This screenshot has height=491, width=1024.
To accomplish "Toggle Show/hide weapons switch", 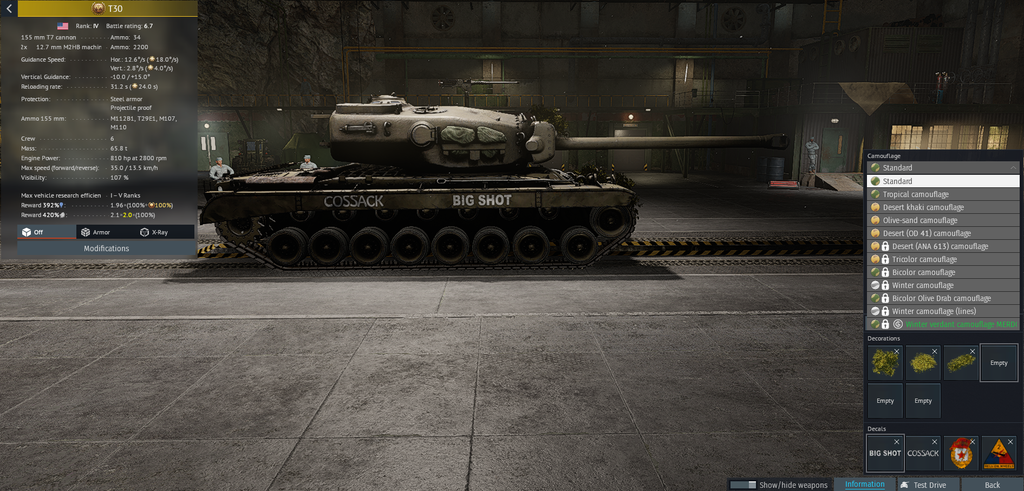I will pyautogui.click(x=743, y=485).
